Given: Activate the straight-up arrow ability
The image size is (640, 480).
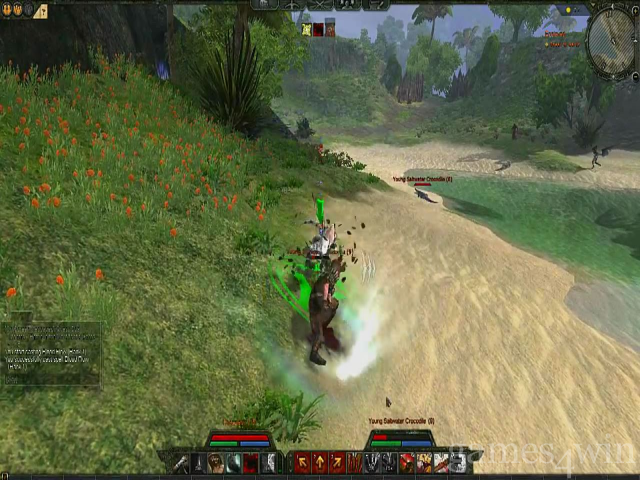Looking at the screenshot, I should coord(320,462).
